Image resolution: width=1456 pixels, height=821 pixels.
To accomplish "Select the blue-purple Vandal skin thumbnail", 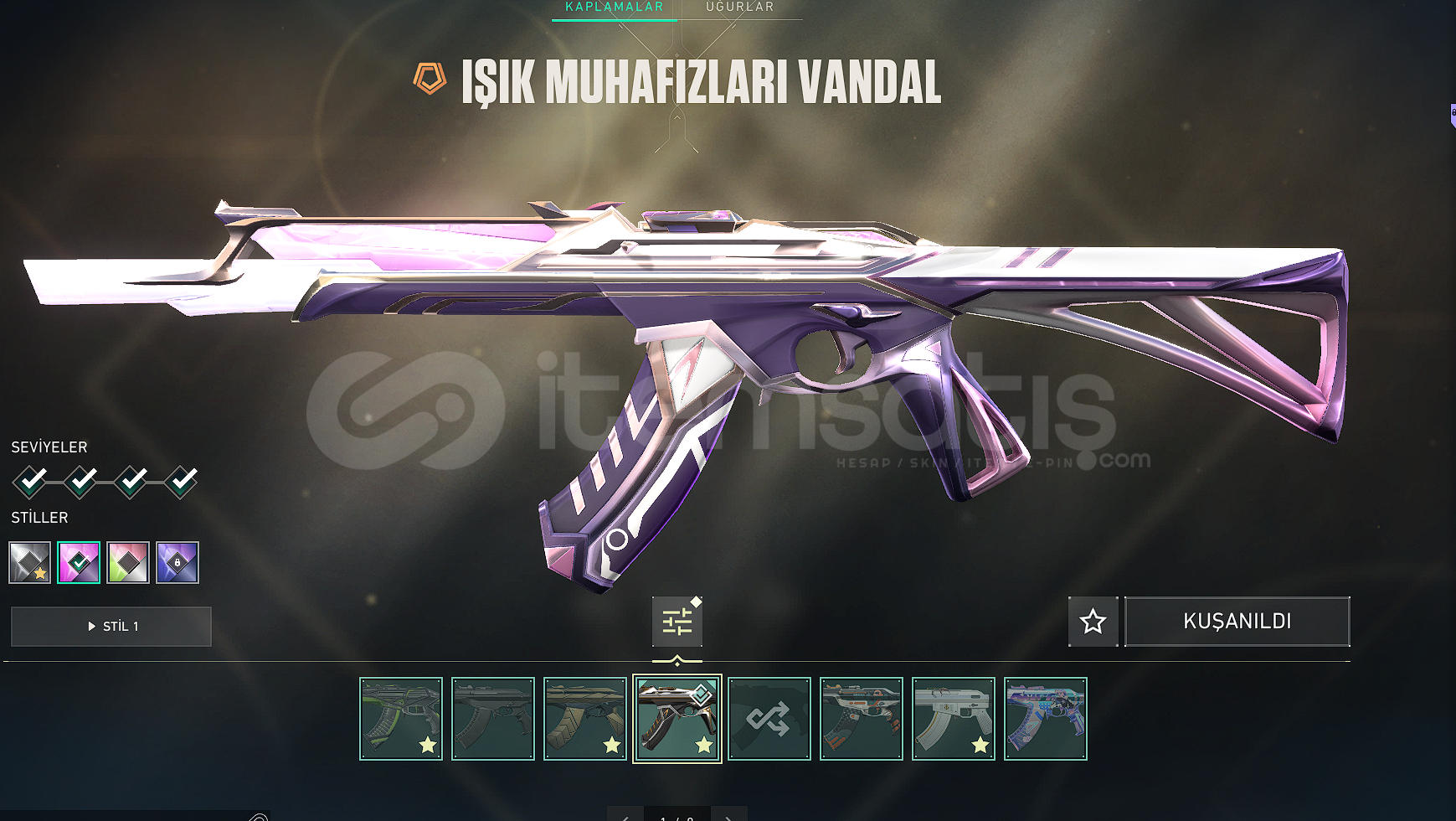I will [x=1046, y=719].
